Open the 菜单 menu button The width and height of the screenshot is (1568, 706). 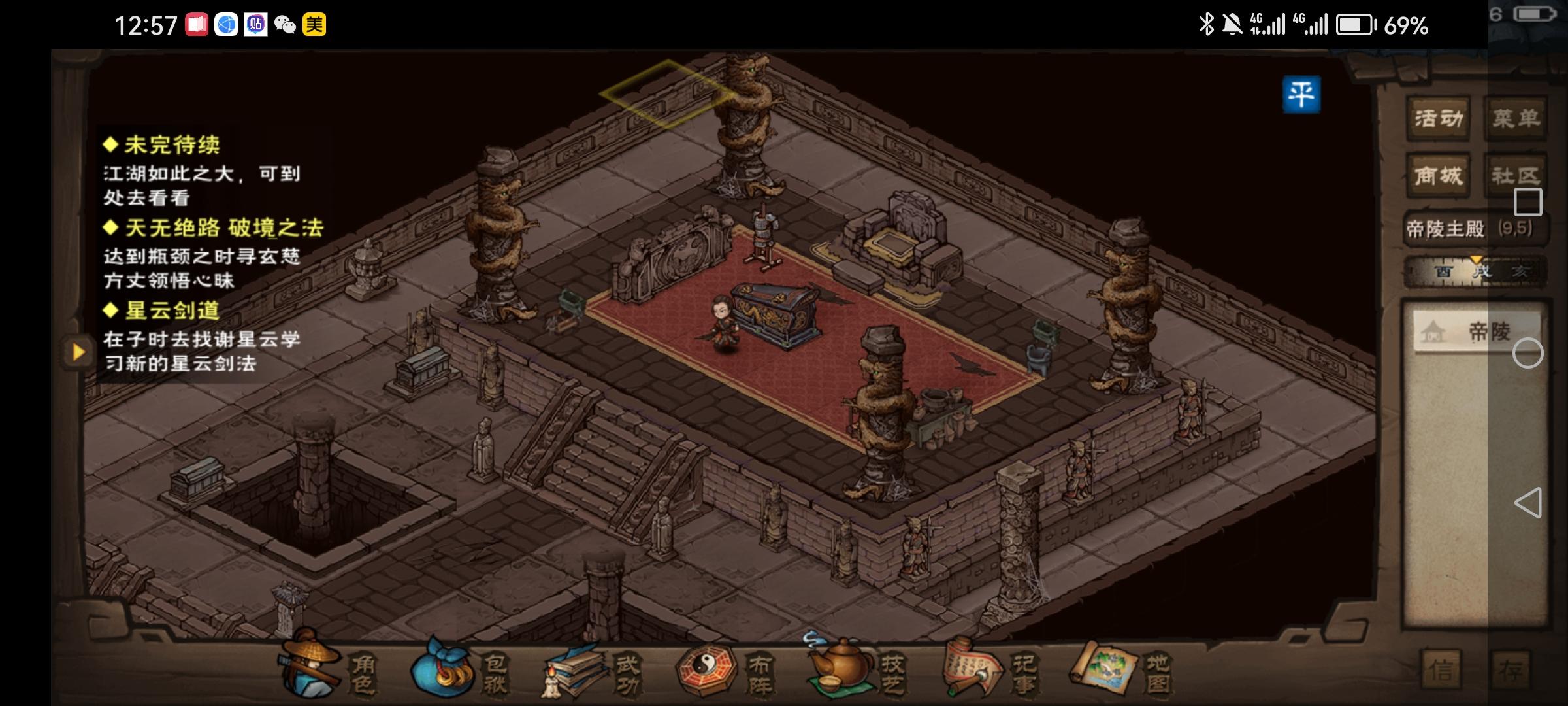(x=1515, y=119)
